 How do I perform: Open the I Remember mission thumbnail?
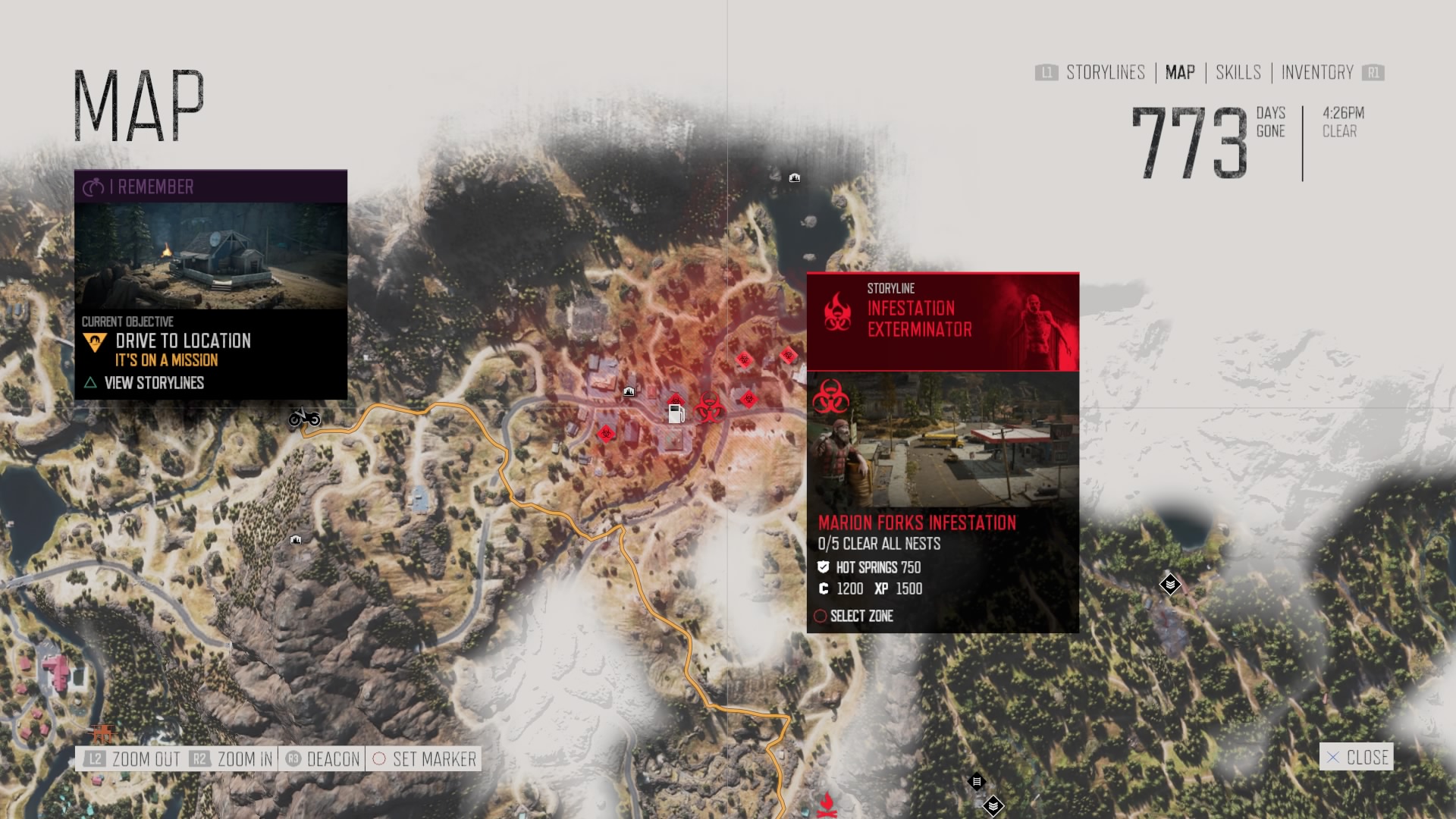tap(211, 256)
